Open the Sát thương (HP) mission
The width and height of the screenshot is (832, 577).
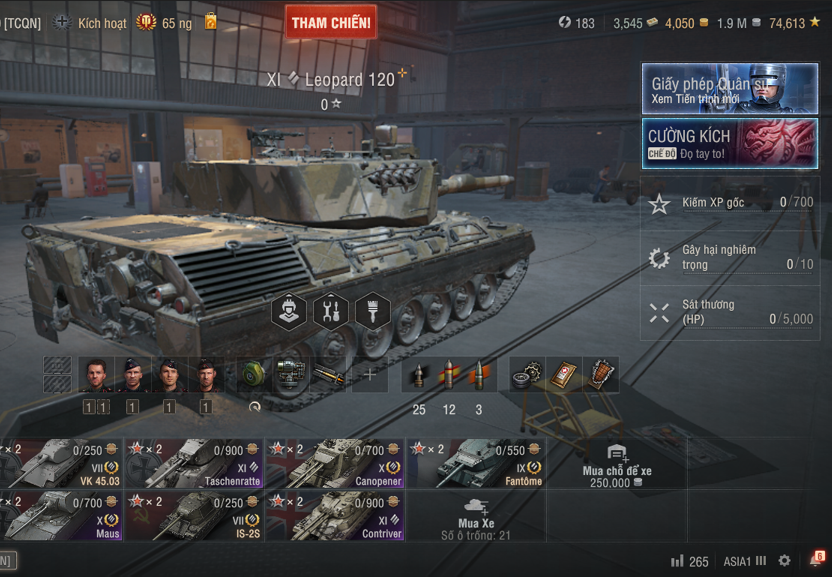coord(729,312)
